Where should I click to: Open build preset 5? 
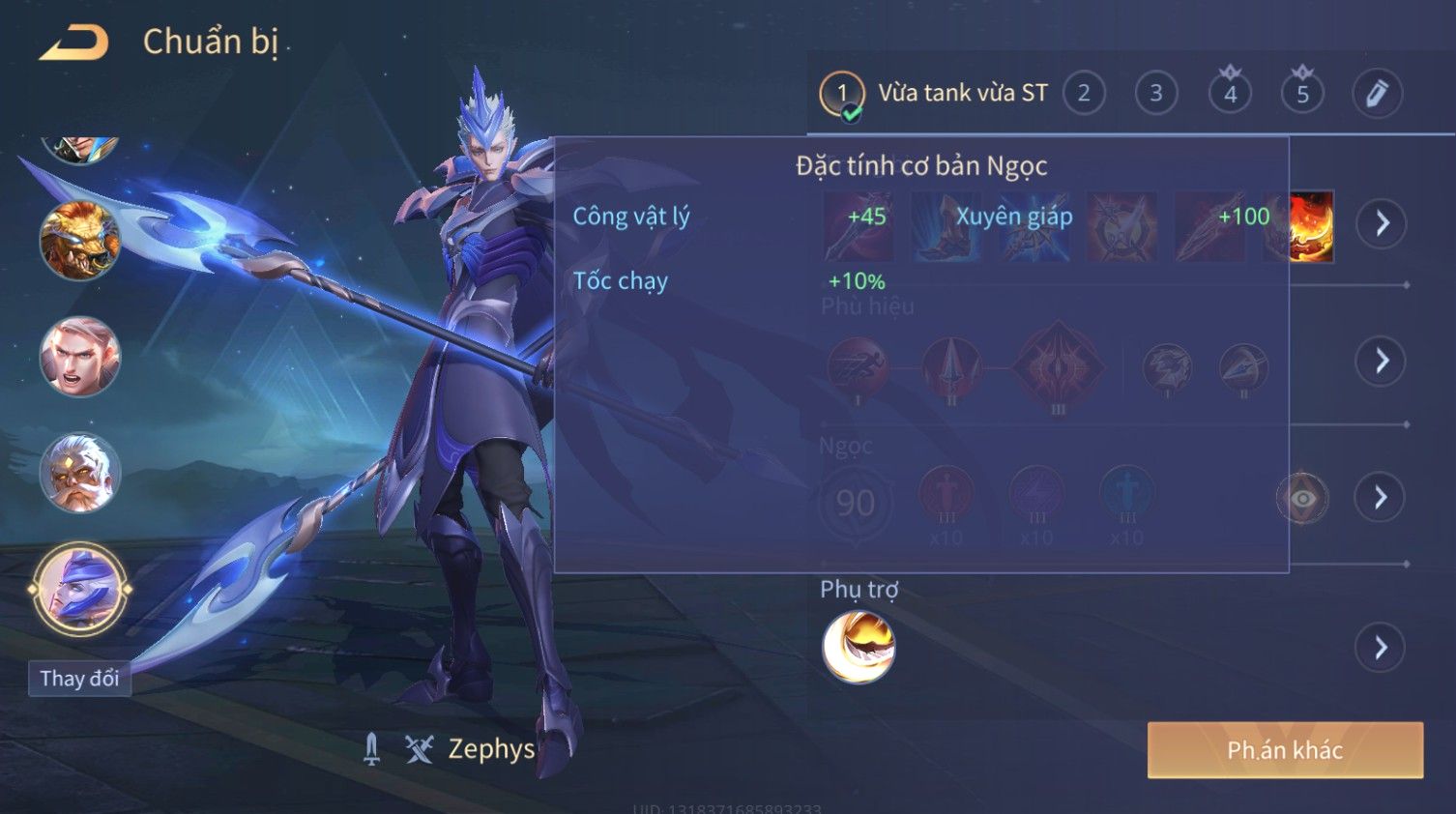[x=1302, y=94]
